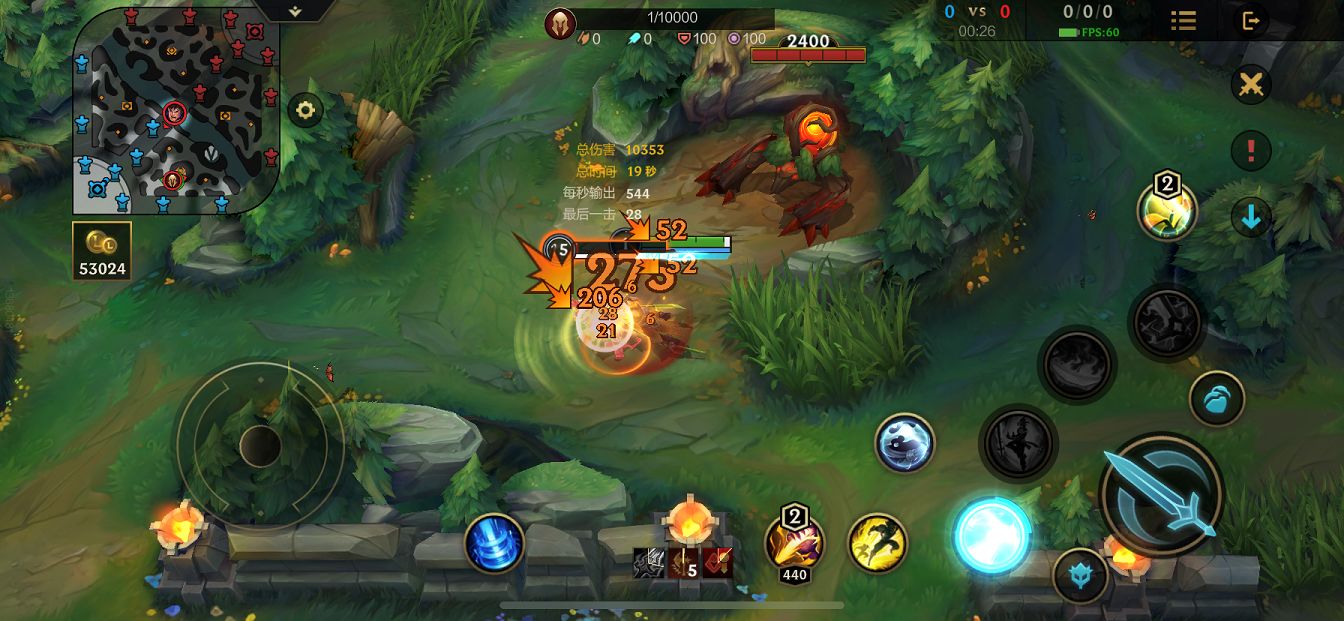Use the ward trinket showing 440
Viewport: 1344px width, 621px height.
(794, 544)
